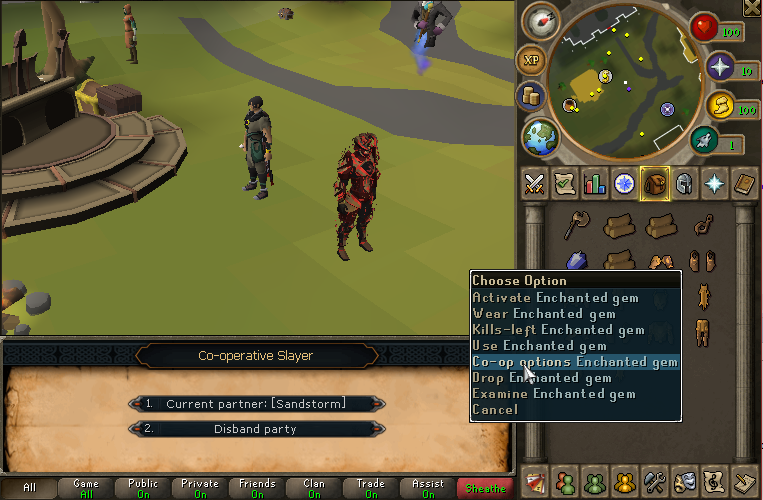Select Use Enchanted gem option

(538, 345)
